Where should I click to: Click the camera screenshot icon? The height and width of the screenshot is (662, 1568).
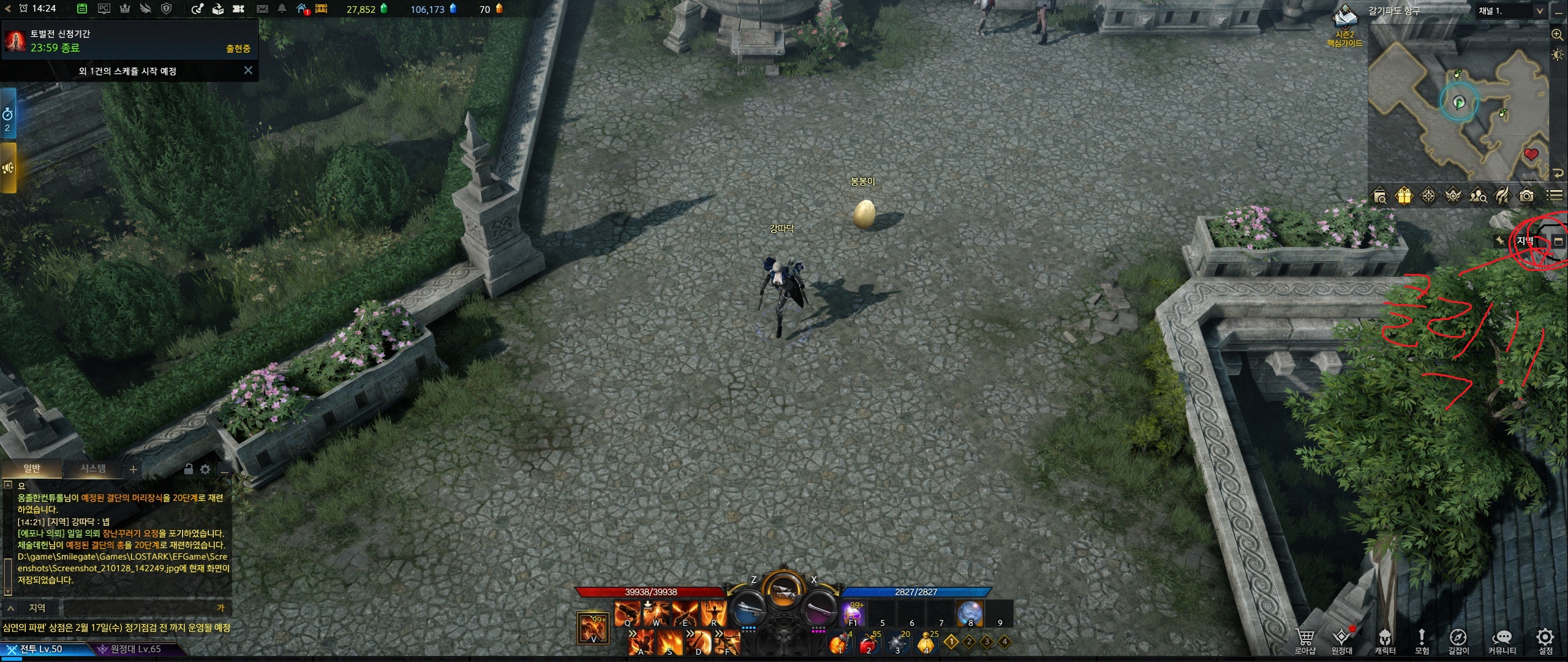click(x=1526, y=196)
